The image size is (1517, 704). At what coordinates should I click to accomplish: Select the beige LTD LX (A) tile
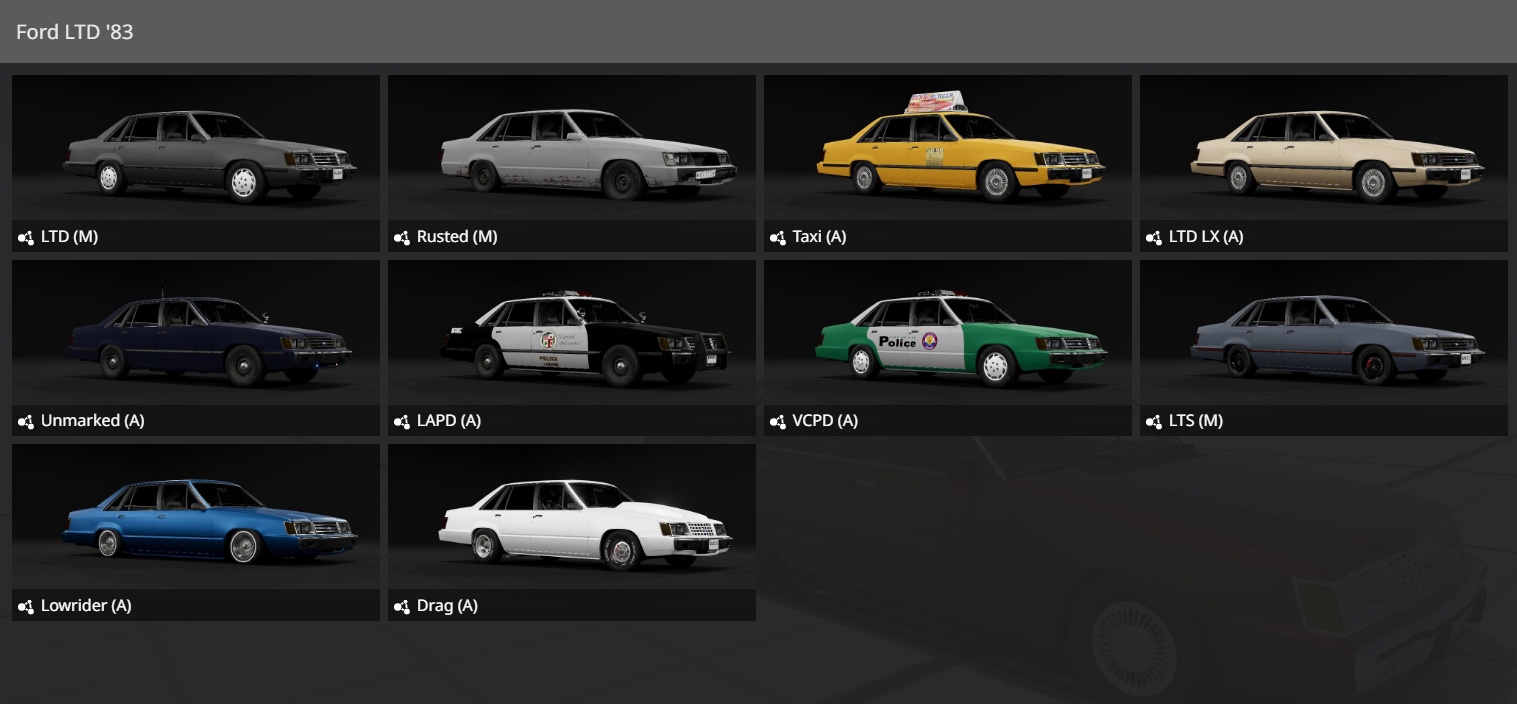click(x=1324, y=162)
